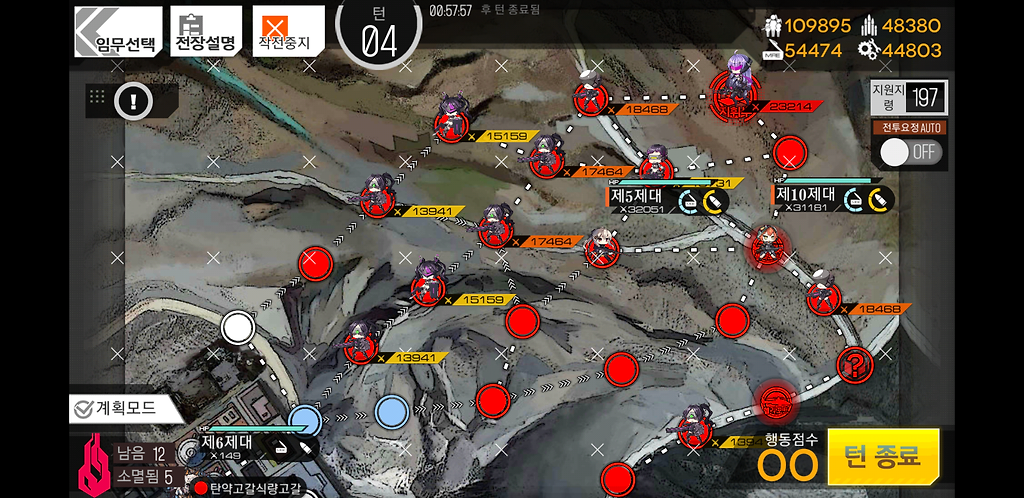Enable planning mode (계획모드)
Image resolution: width=1024 pixels, height=498 pixels.
pos(121,407)
